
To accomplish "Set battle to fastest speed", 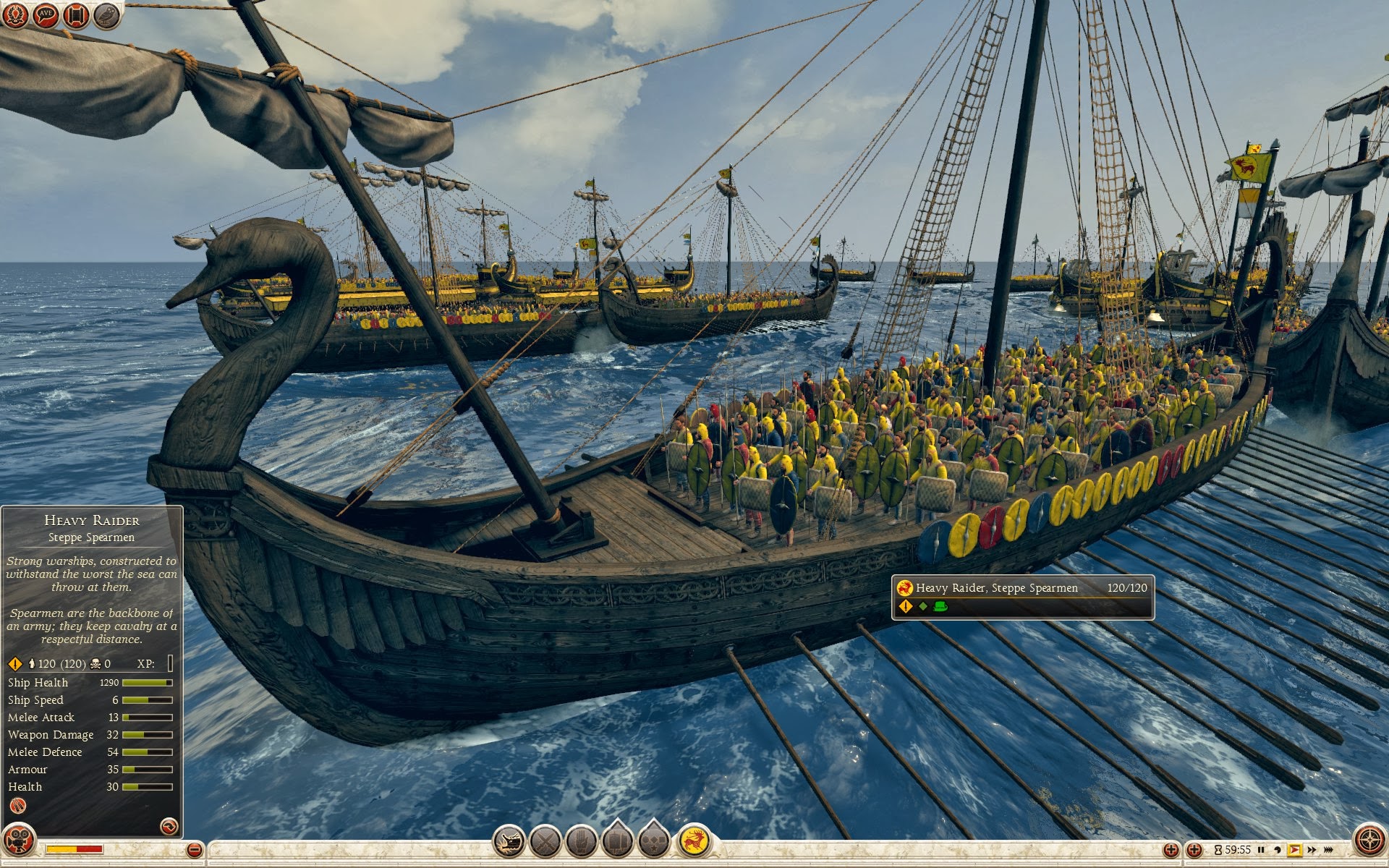I will point(1328,850).
